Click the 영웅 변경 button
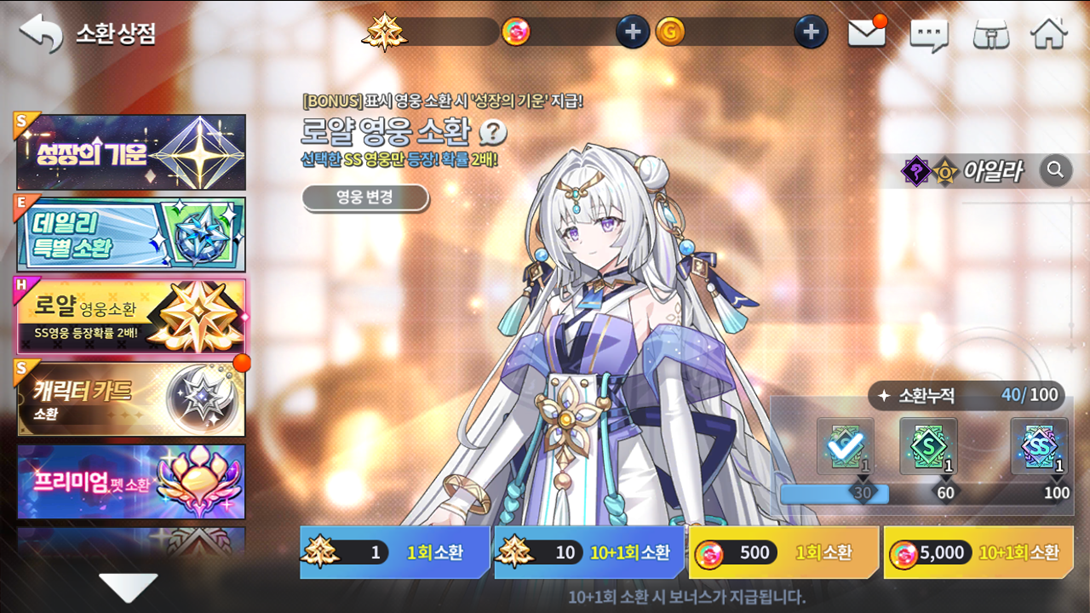This screenshot has height=613, width=1090. click(x=365, y=197)
